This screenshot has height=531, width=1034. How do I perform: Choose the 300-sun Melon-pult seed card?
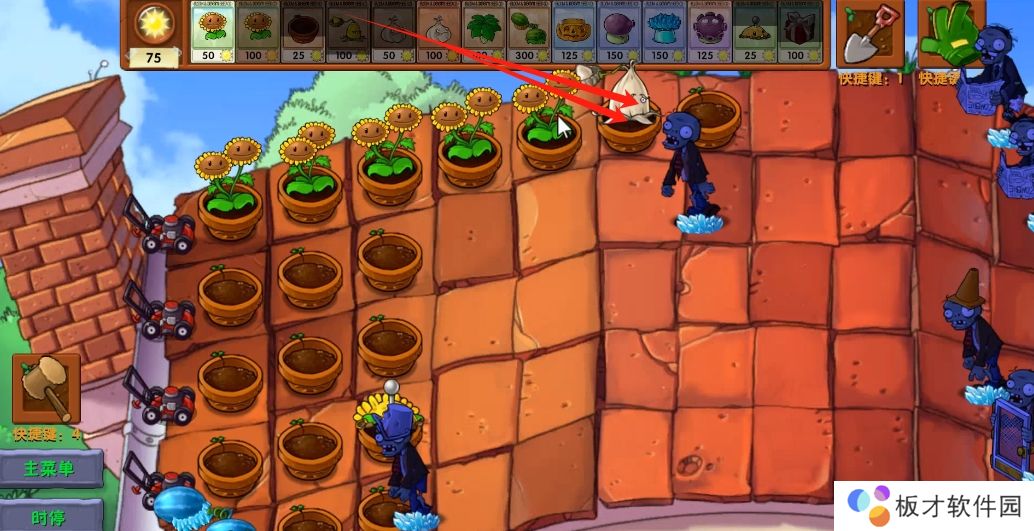(x=529, y=33)
